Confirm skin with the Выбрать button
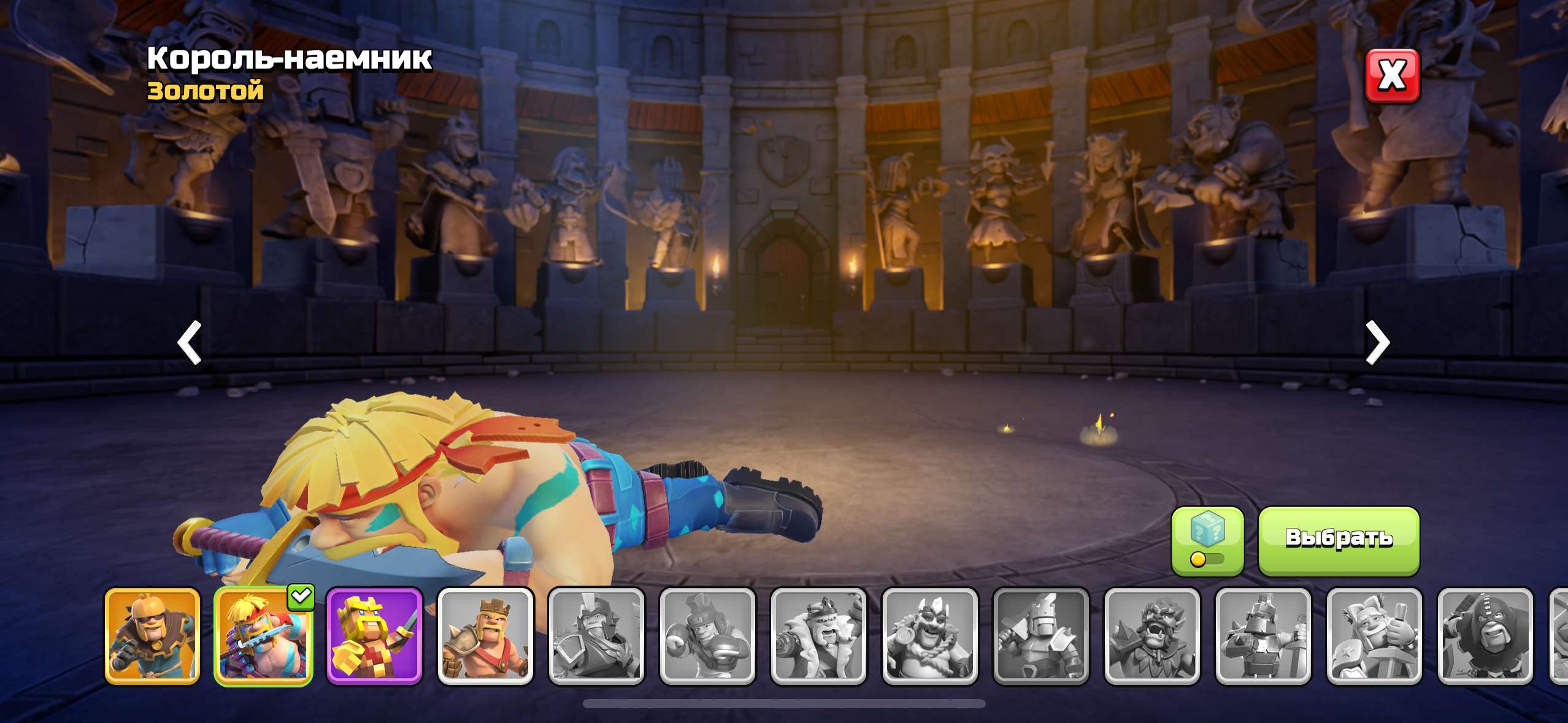Viewport: 1568px width, 723px height. (x=1339, y=540)
